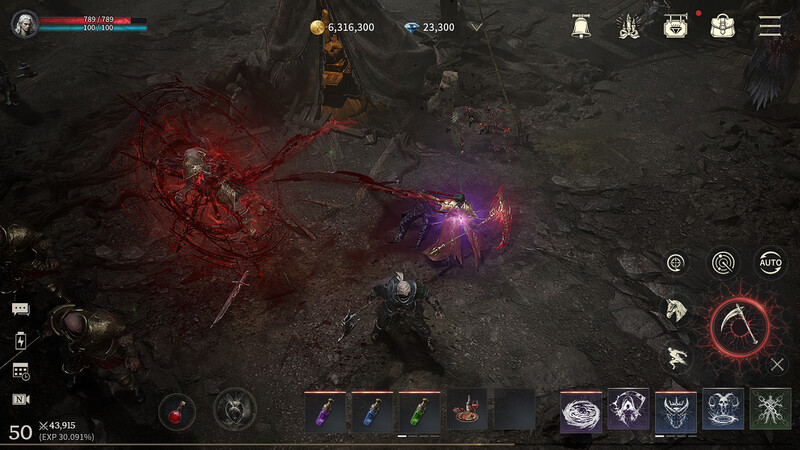800x450 pixels.
Task: Use the red health potion button
Action: (x=177, y=409)
